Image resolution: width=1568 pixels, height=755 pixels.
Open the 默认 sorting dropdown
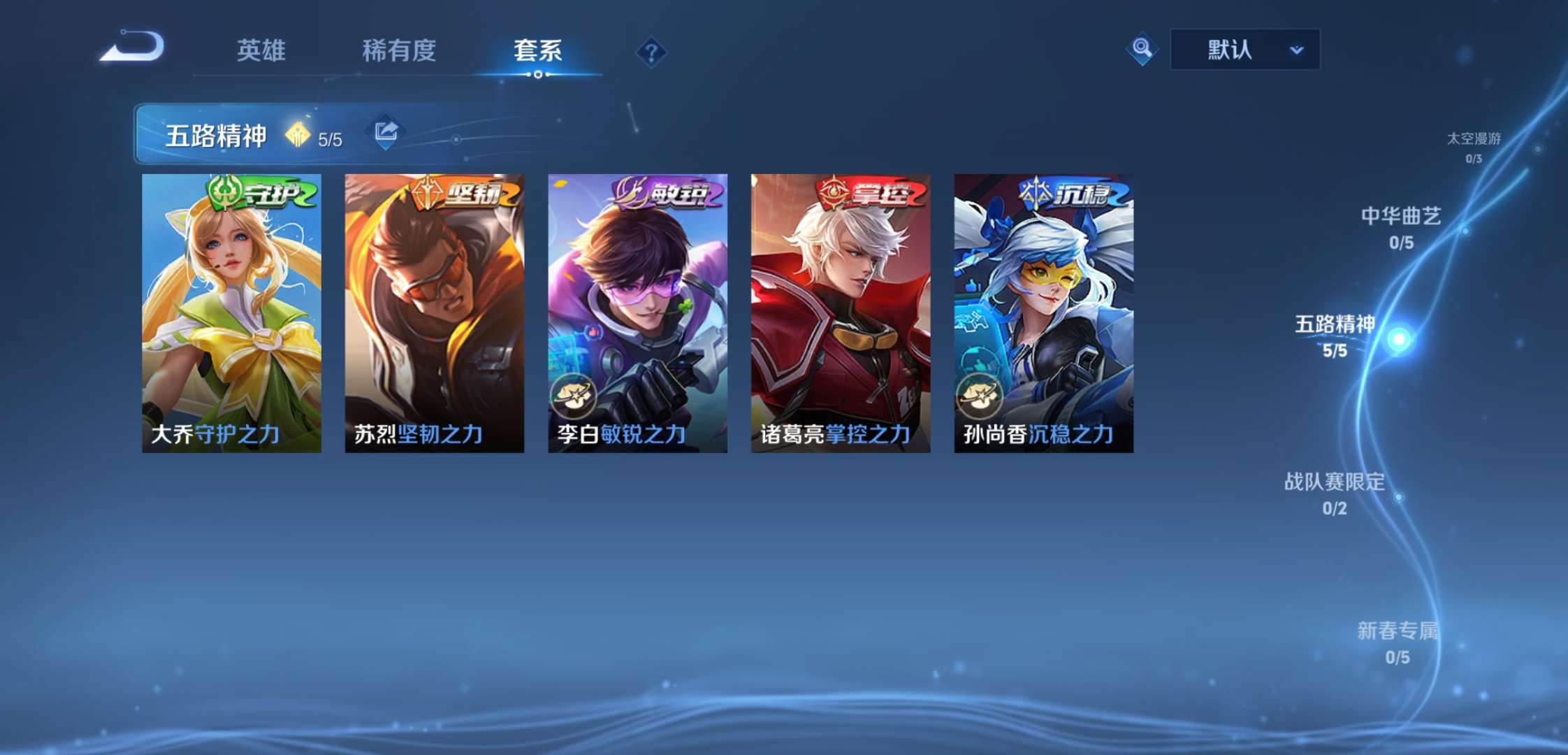[x=1244, y=49]
